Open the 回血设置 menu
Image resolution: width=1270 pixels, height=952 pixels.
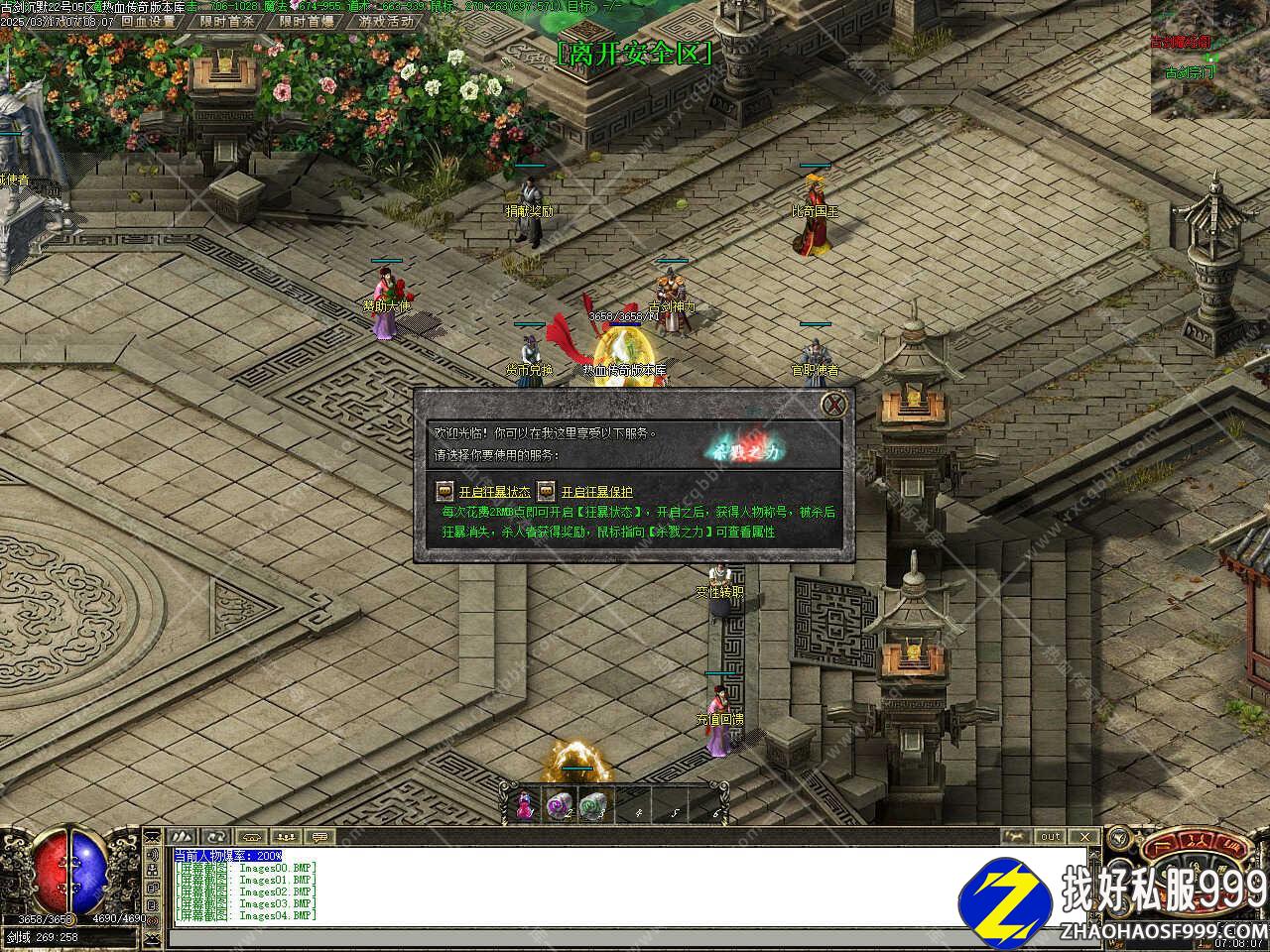(x=149, y=21)
